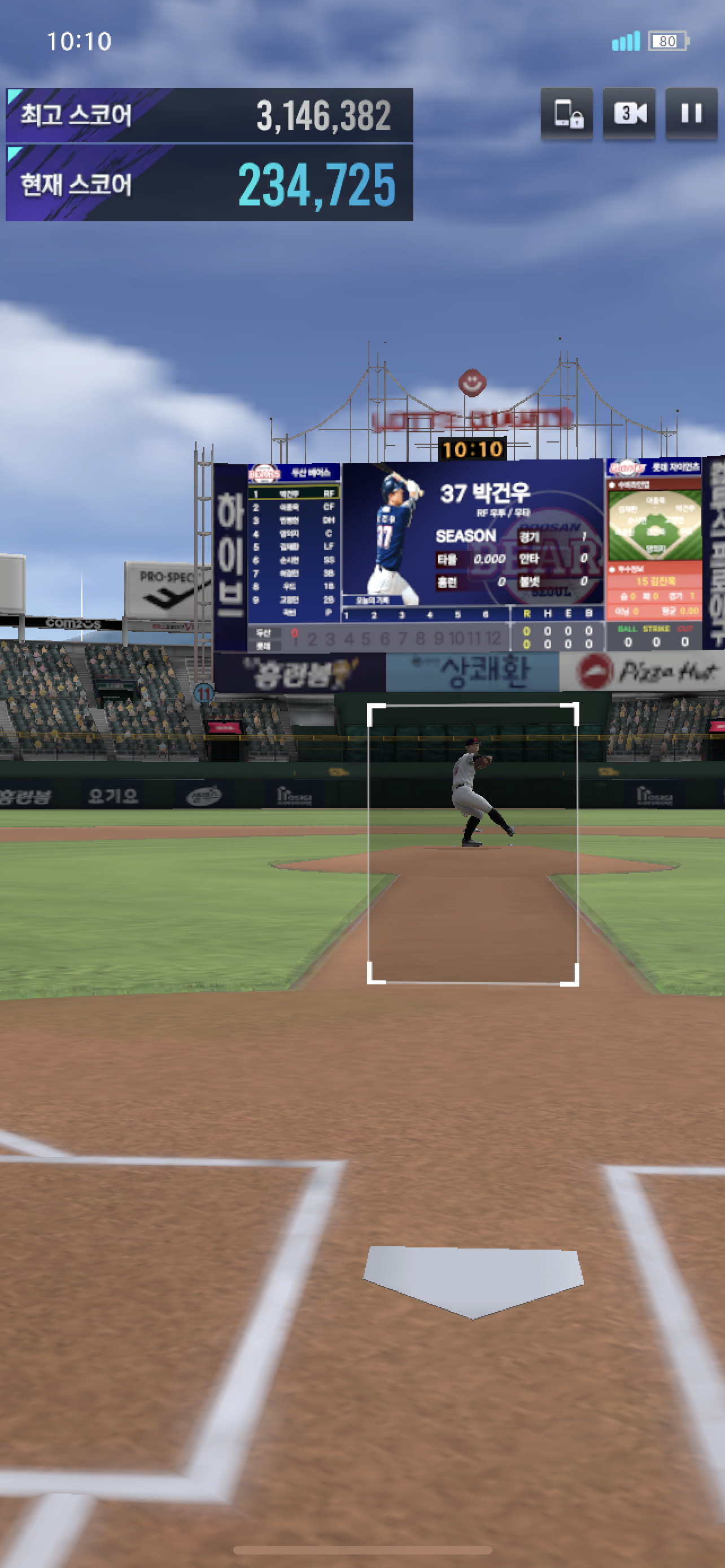Switch camera view with the 3 camera button
725x1568 pixels.
click(x=629, y=113)
